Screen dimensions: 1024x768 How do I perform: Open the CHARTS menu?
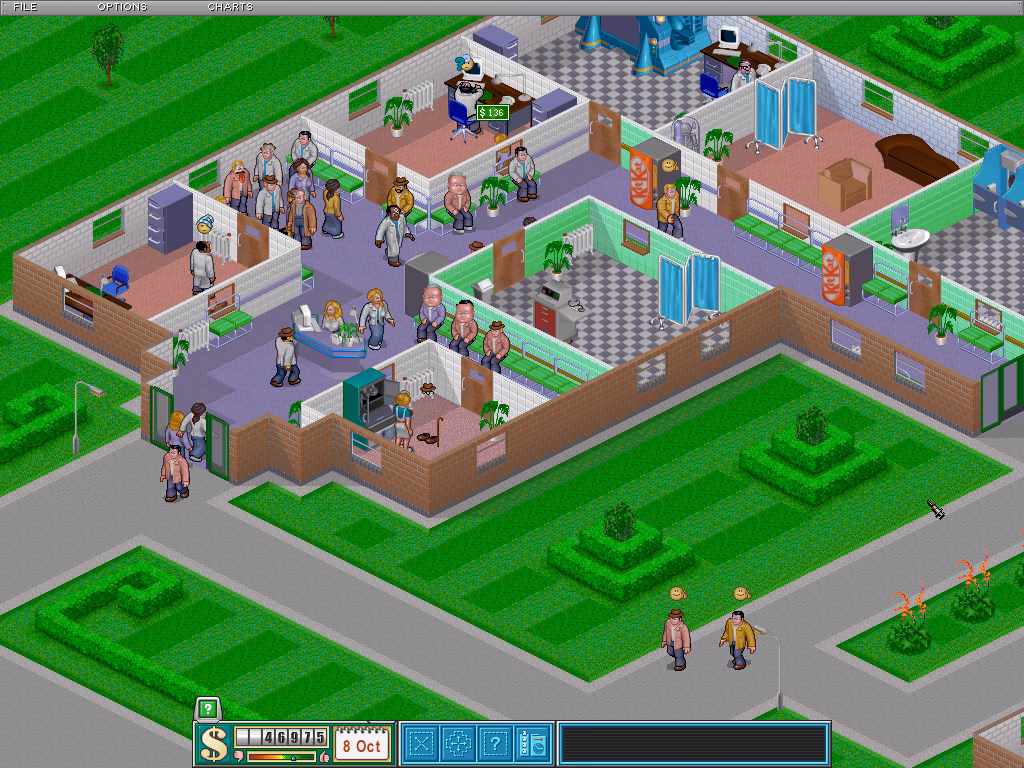click(x=230, y=7)
